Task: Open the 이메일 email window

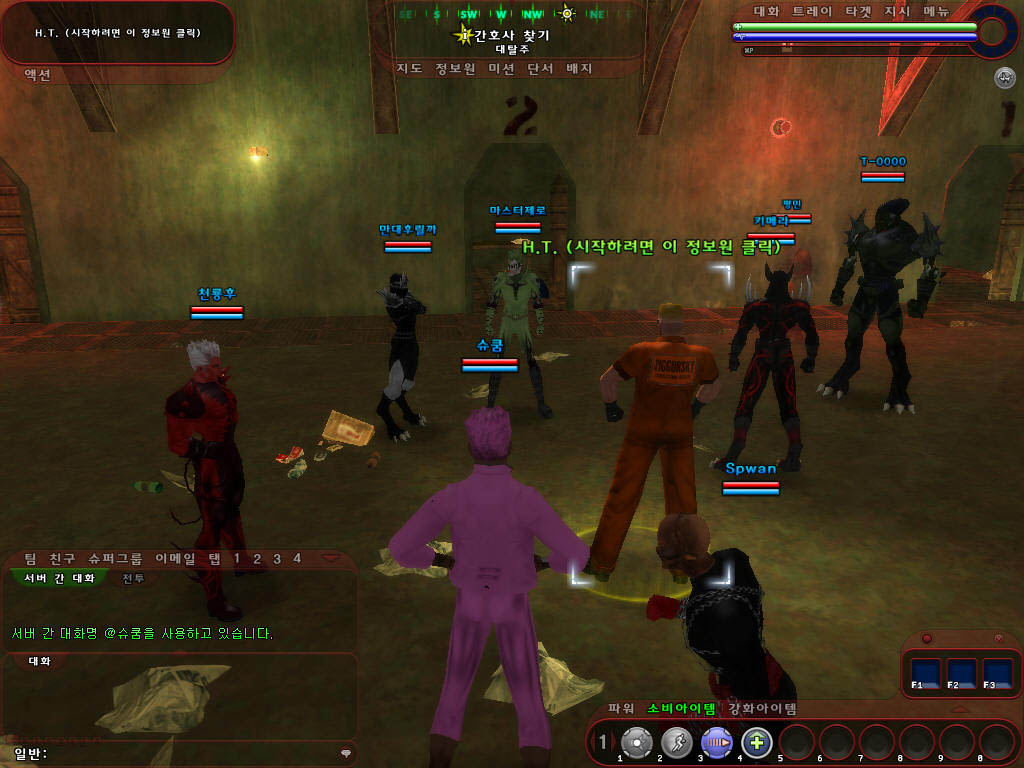Action: tap(174, 558)
